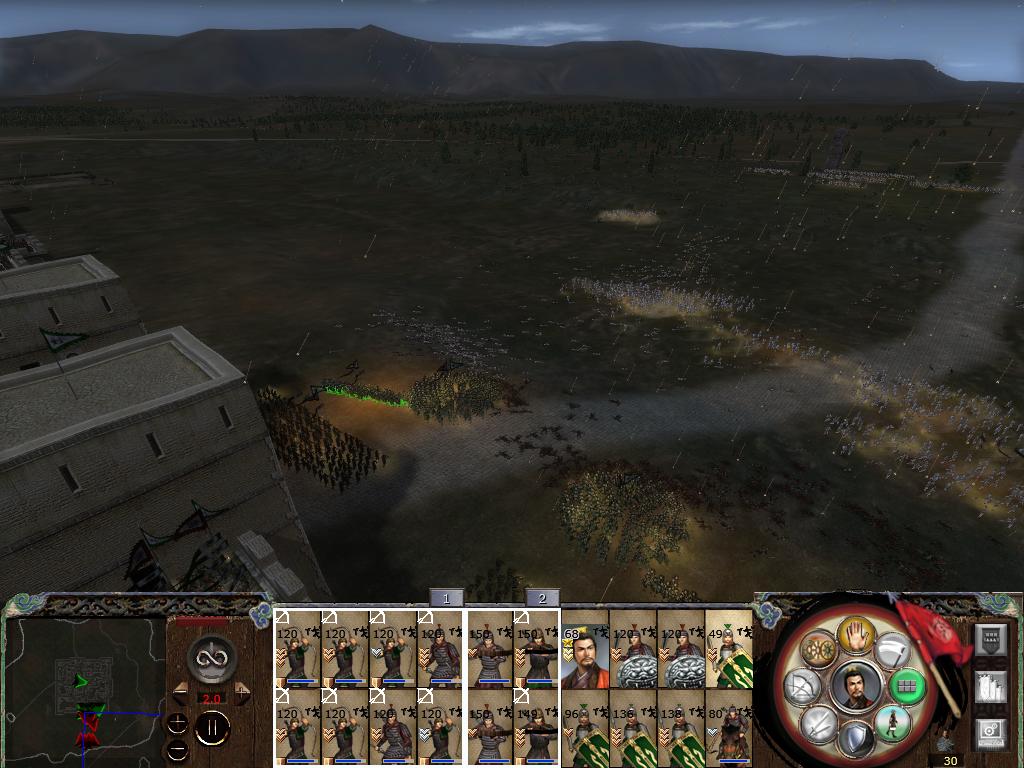Zoom out the minimap with minus button

click(x=177, y=748)
